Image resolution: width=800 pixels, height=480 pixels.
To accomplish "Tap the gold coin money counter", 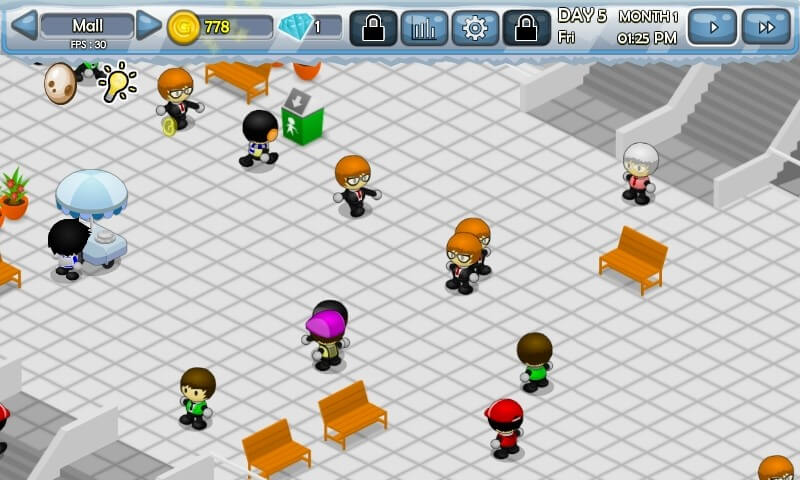I will pos(218,27).
